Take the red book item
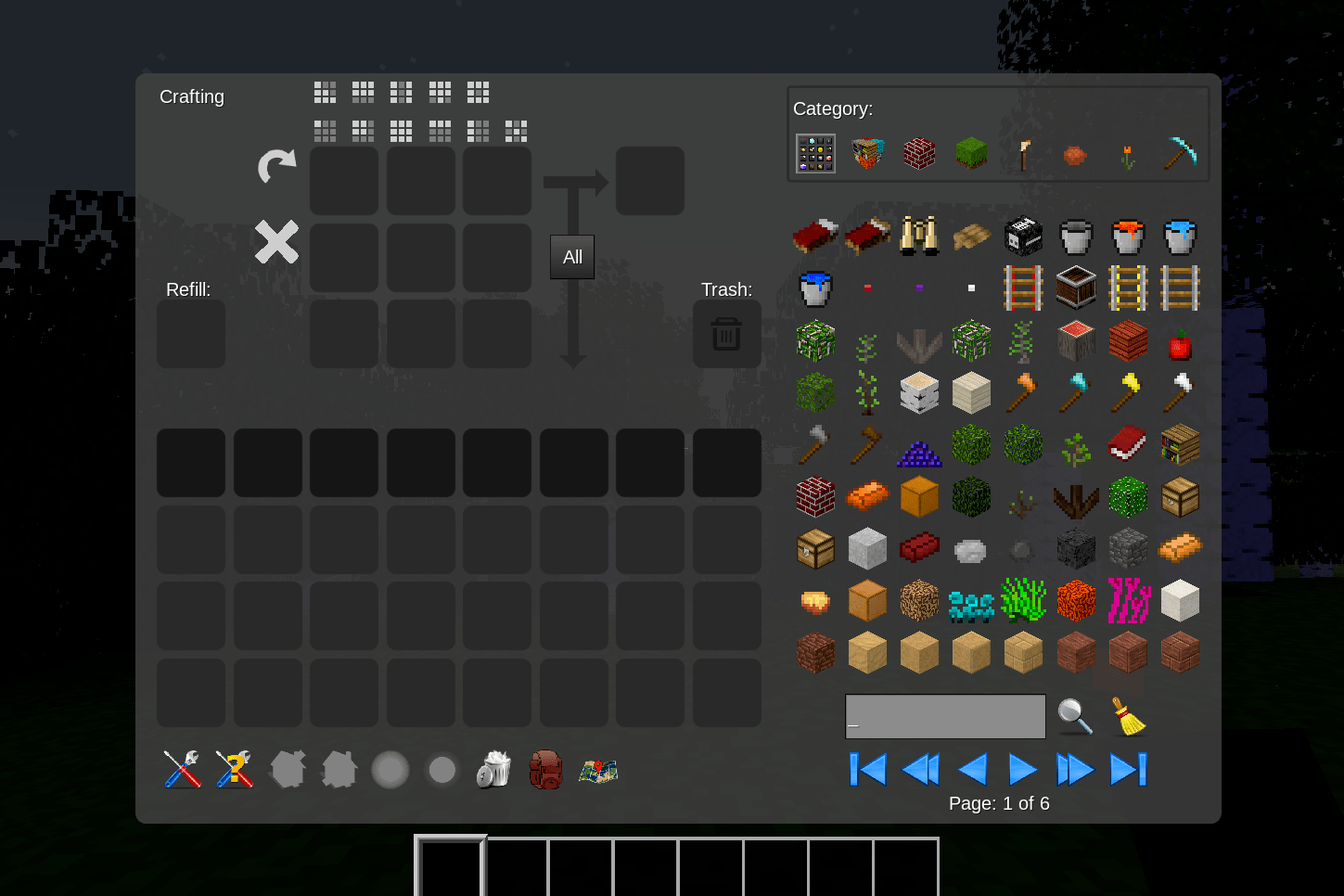The width and height of the screenshot is (1344, 896). pos(1128,444)
